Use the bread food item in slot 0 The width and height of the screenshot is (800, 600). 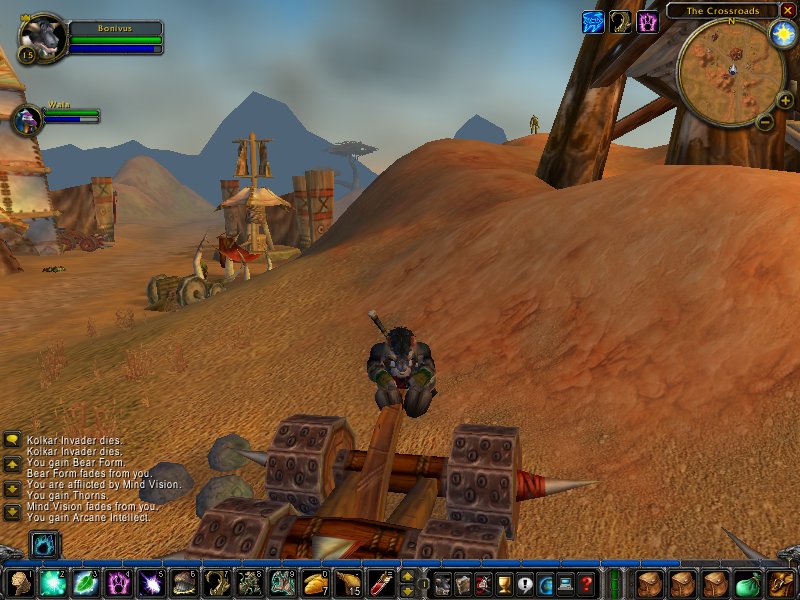pos(314,582)
